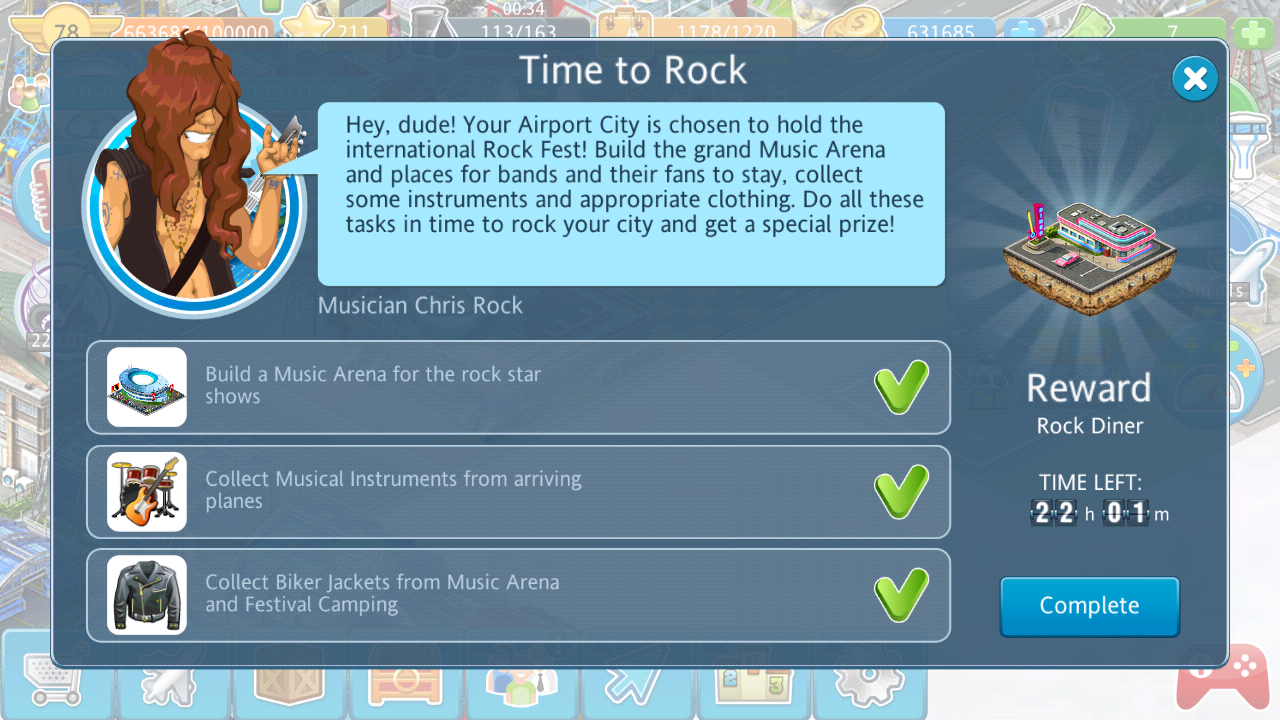The image size is (1280, 720).
Task: View the Rock Diner reward building
Action: 1090,257
